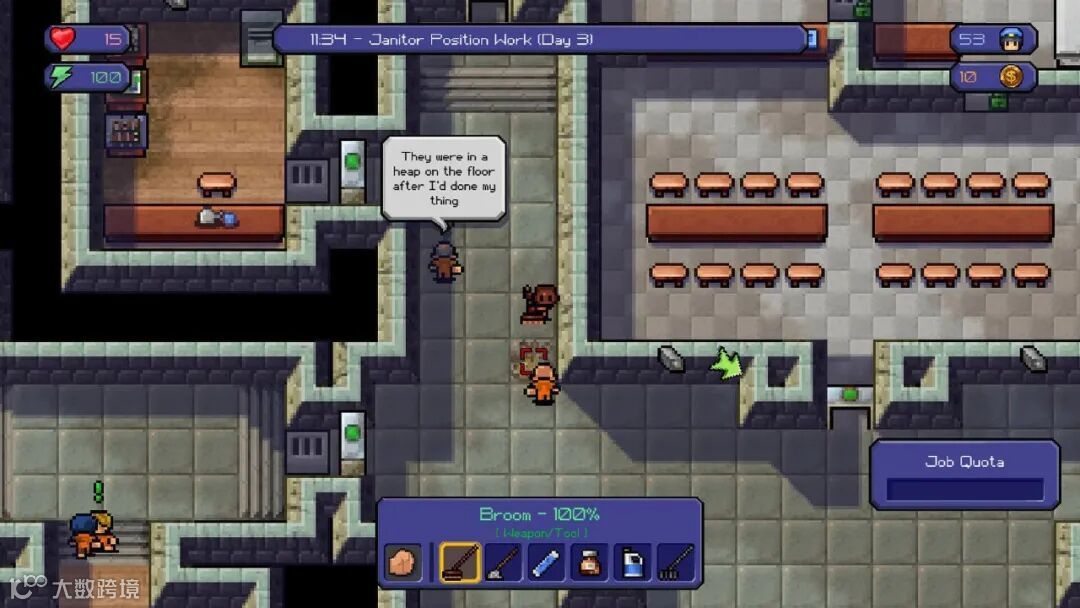The width and height of the screenshot is (1080, 608).
Task: Select the fist unarmed slot
Action: click(x=403, y=562)
